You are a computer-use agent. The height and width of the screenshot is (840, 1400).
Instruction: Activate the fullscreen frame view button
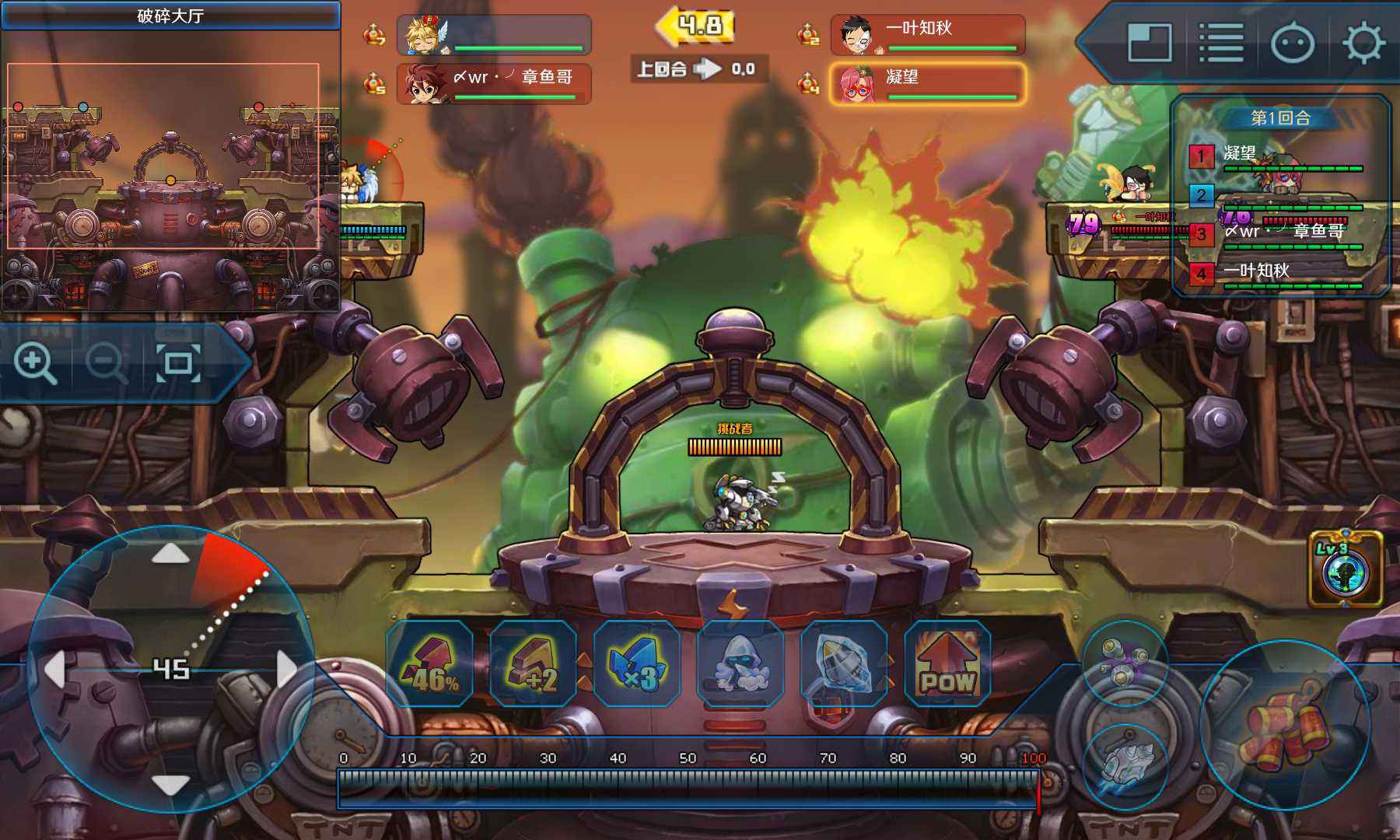178,363
